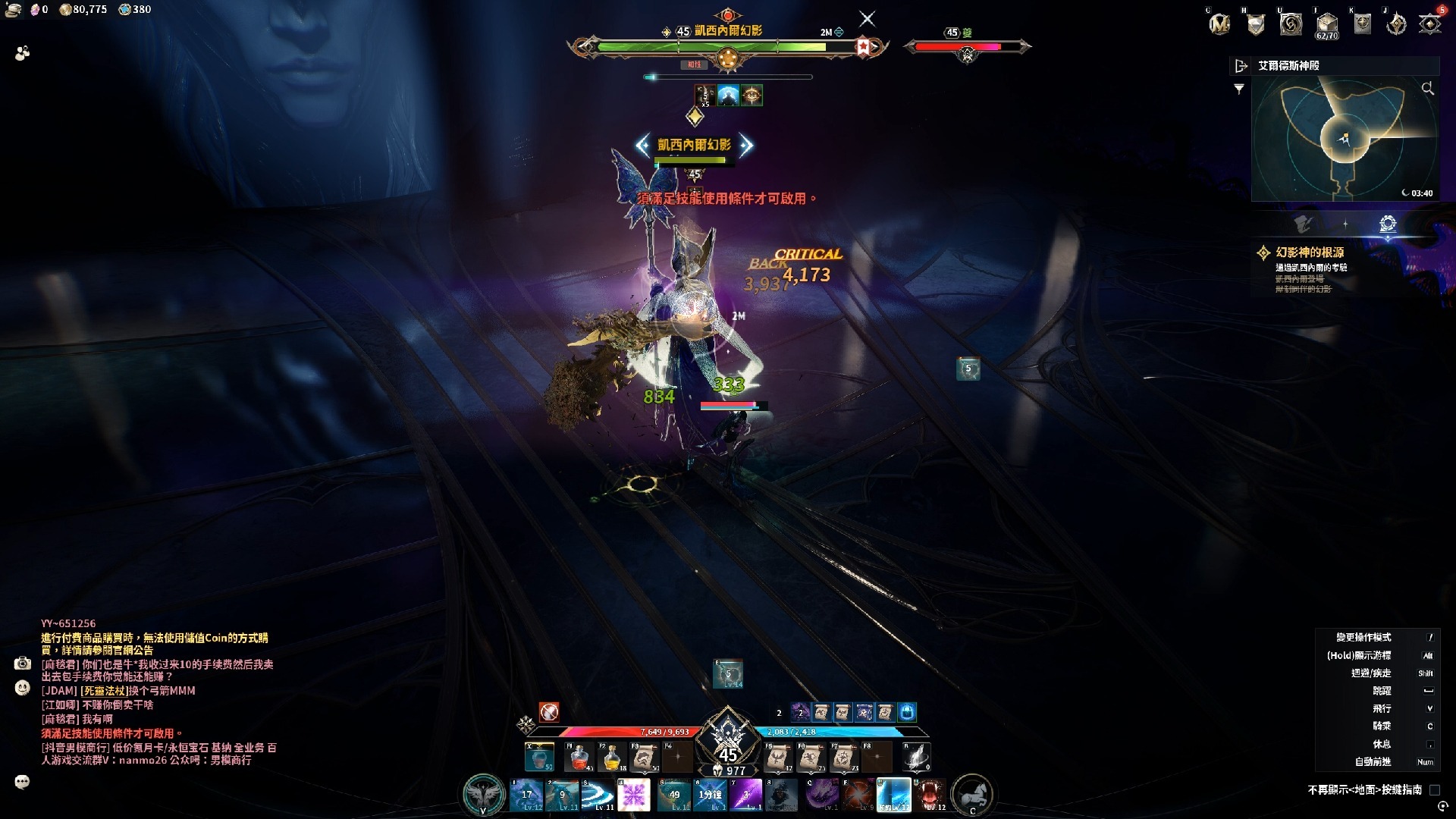Screen dimensions: 1456x819
Task: Tick the 不再顯示<地面>按鍵指南 checkbox
Action: pyautogui.click(x=1435, y=790)
